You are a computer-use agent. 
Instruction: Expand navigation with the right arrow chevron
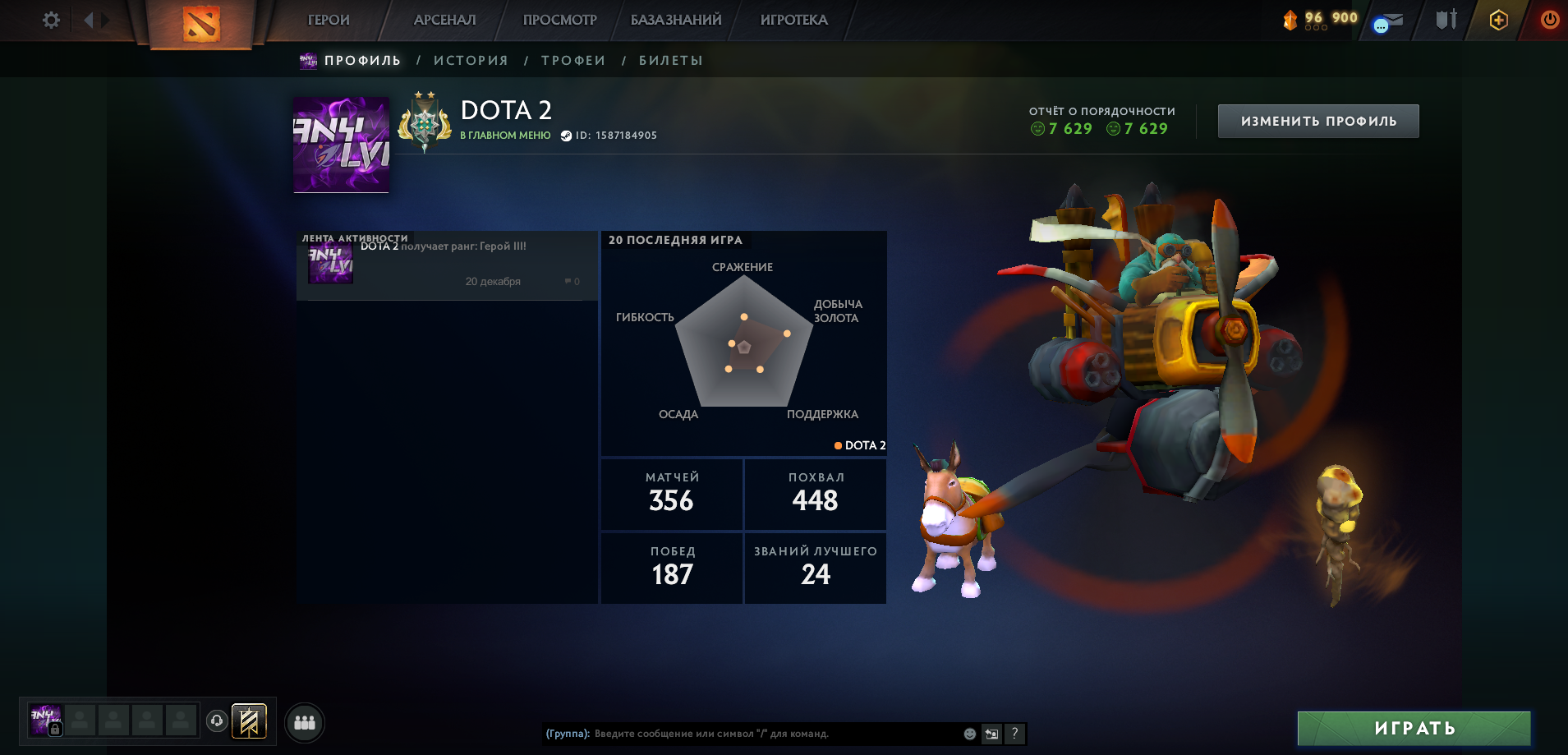(x=105, y=20)
